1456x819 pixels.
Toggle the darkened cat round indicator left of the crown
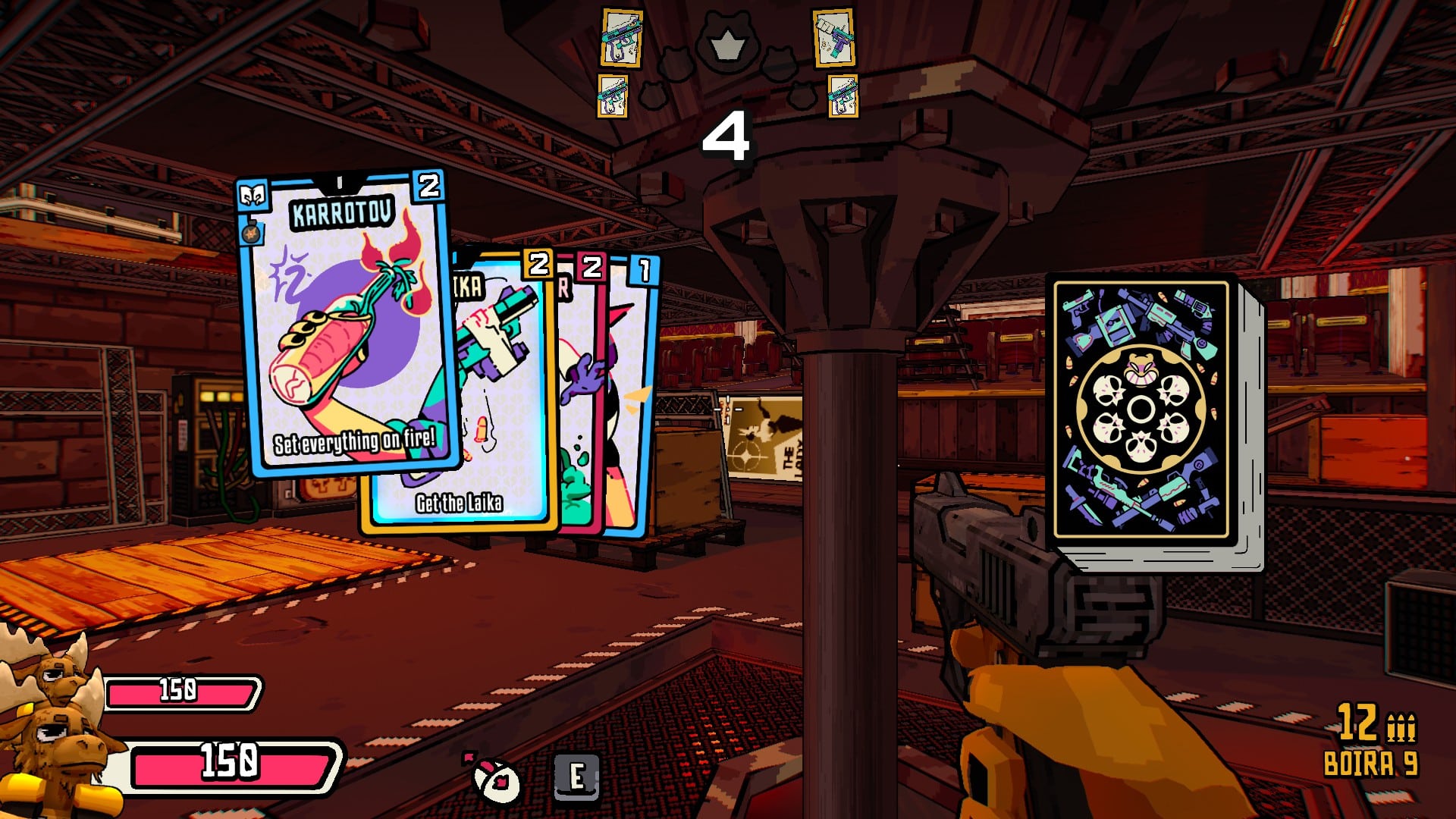pyautogui.click(x=676, y=64)
